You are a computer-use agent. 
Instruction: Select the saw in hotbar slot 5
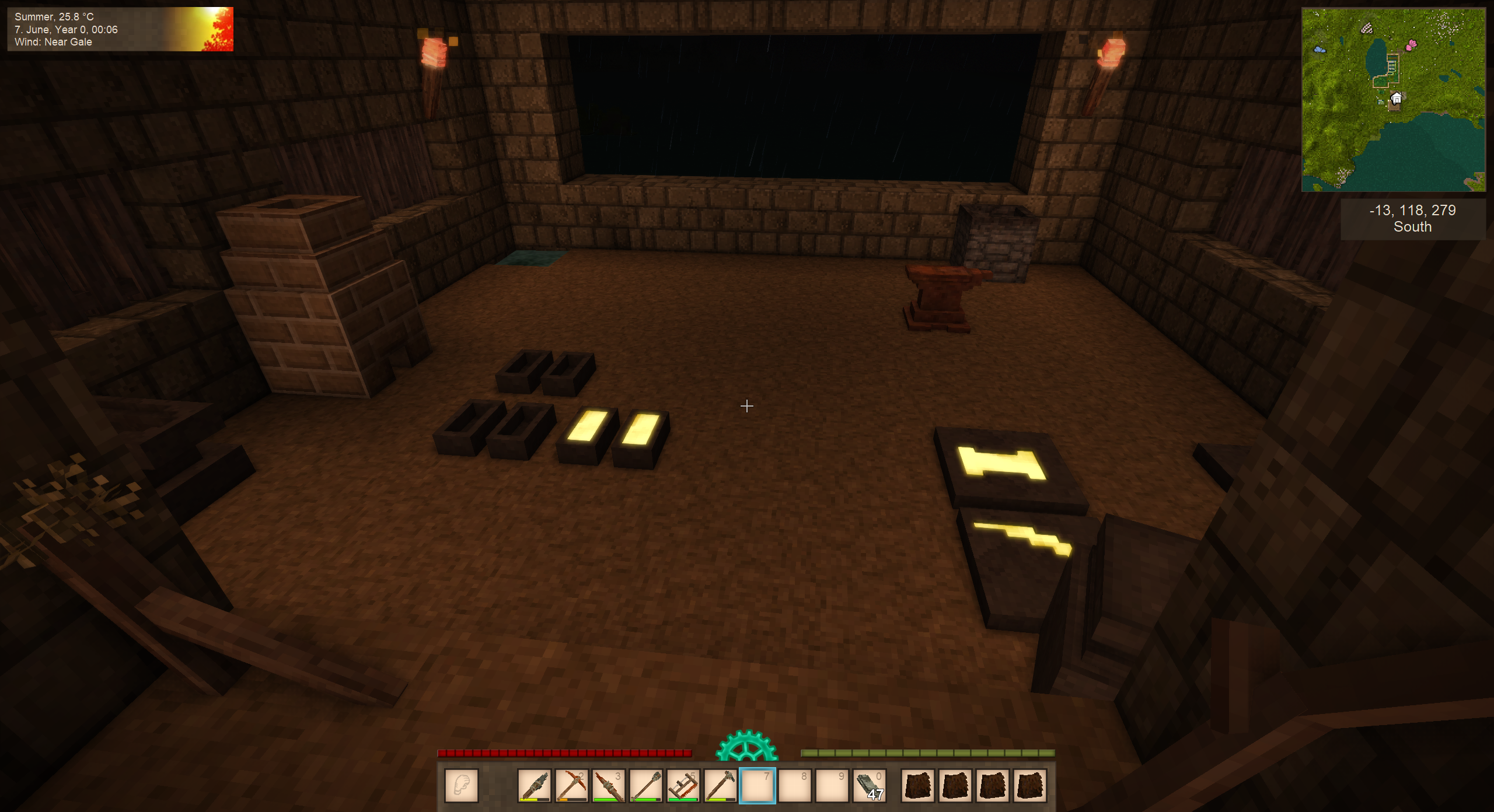click(x=683, y=785)
